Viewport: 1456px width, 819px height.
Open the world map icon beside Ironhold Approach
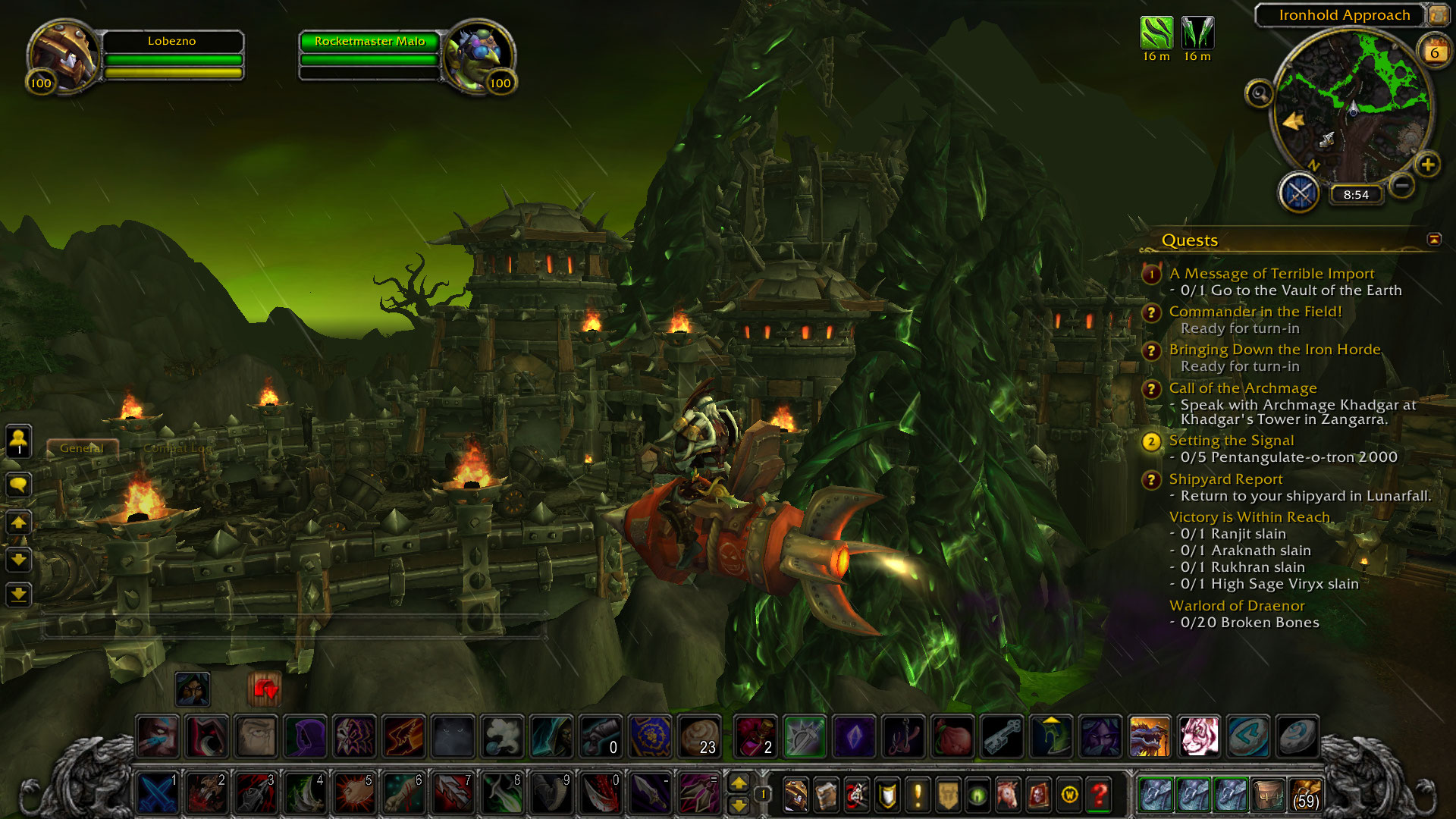[1438, 15]
